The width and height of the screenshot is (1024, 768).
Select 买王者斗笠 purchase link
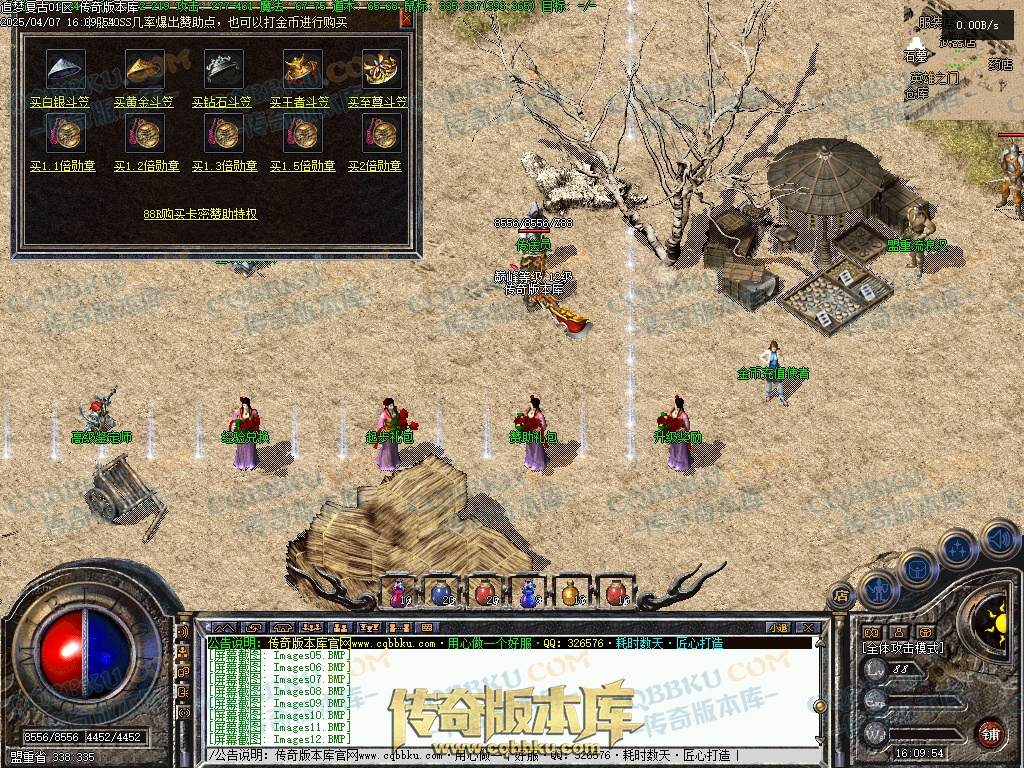tap(302, 102)
